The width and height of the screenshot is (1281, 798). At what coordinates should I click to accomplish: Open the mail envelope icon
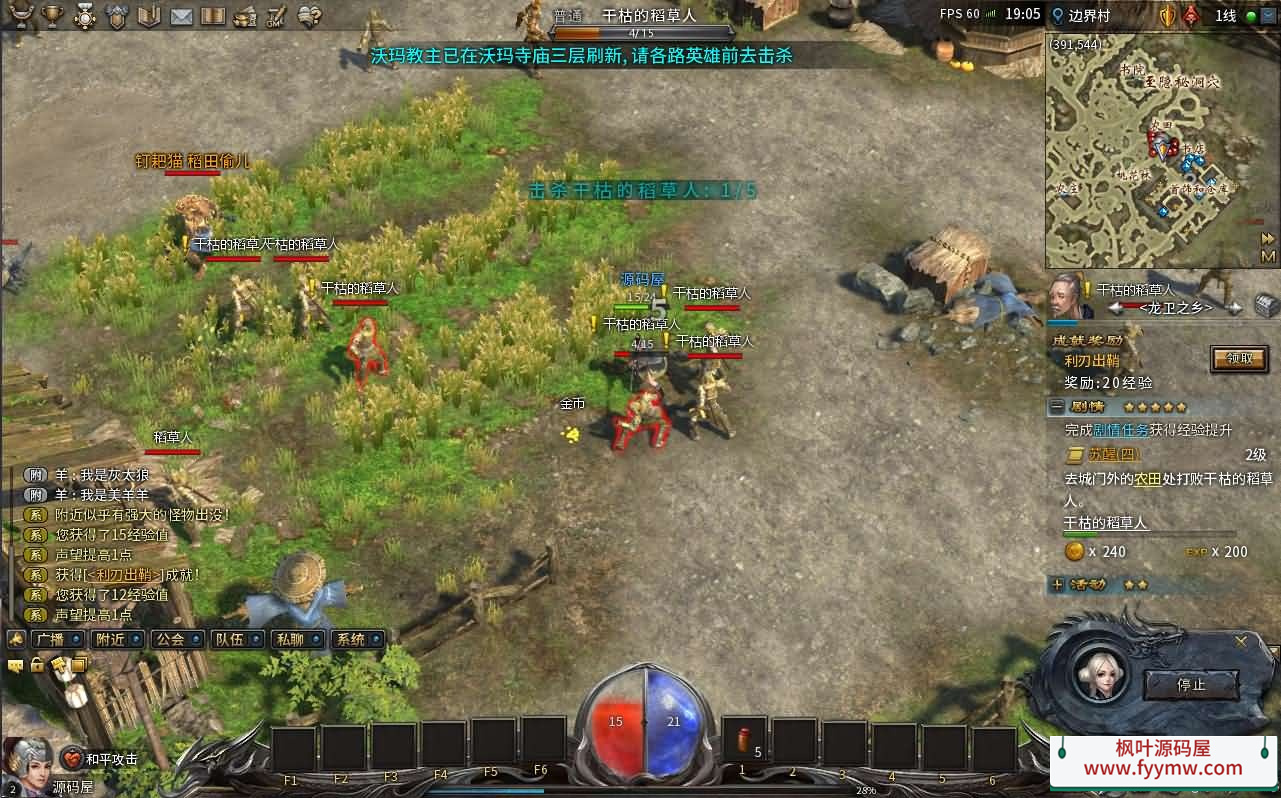pyautogui.click(x=181, y=16)
